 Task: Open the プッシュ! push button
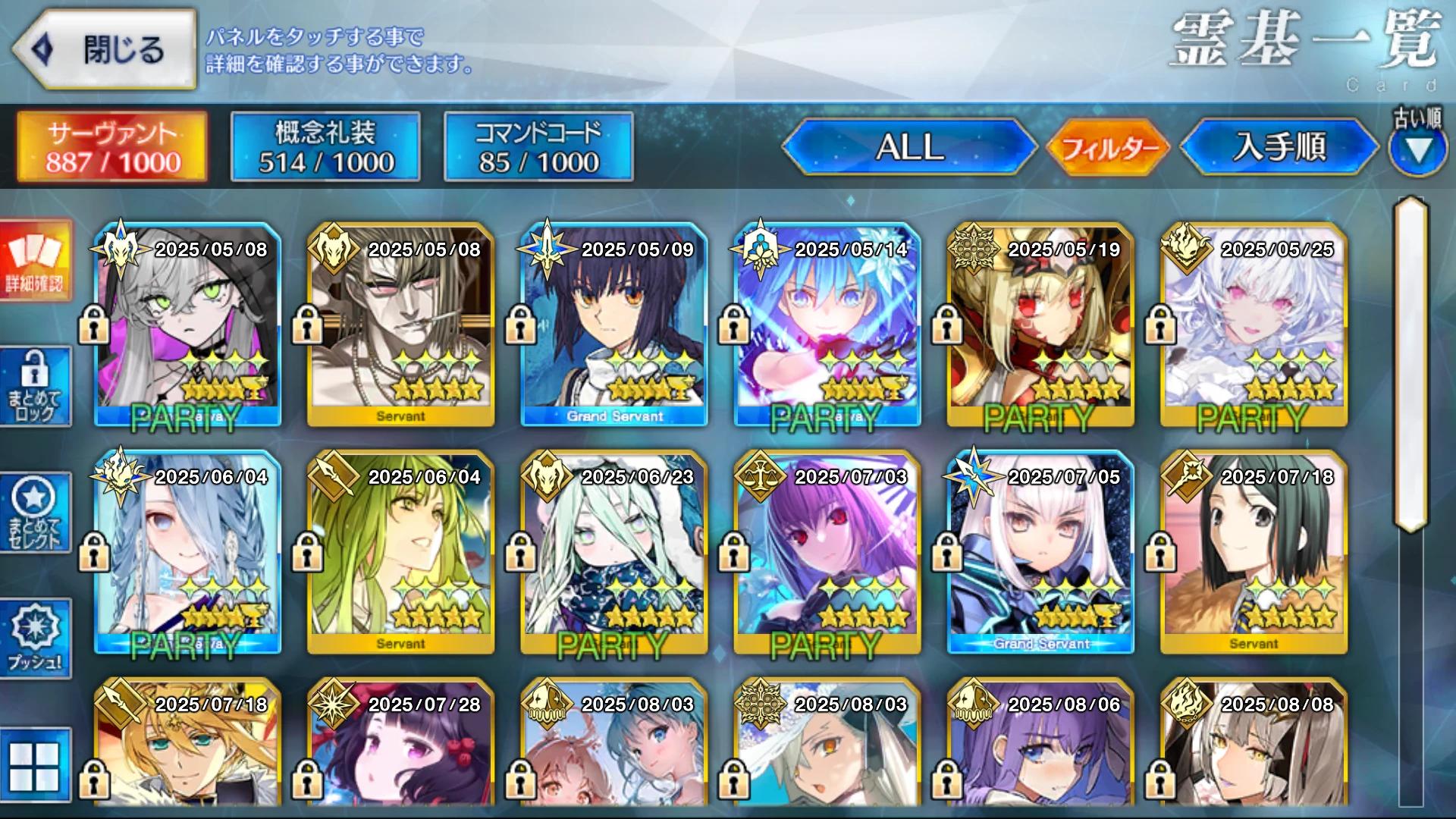coord(36,639)
